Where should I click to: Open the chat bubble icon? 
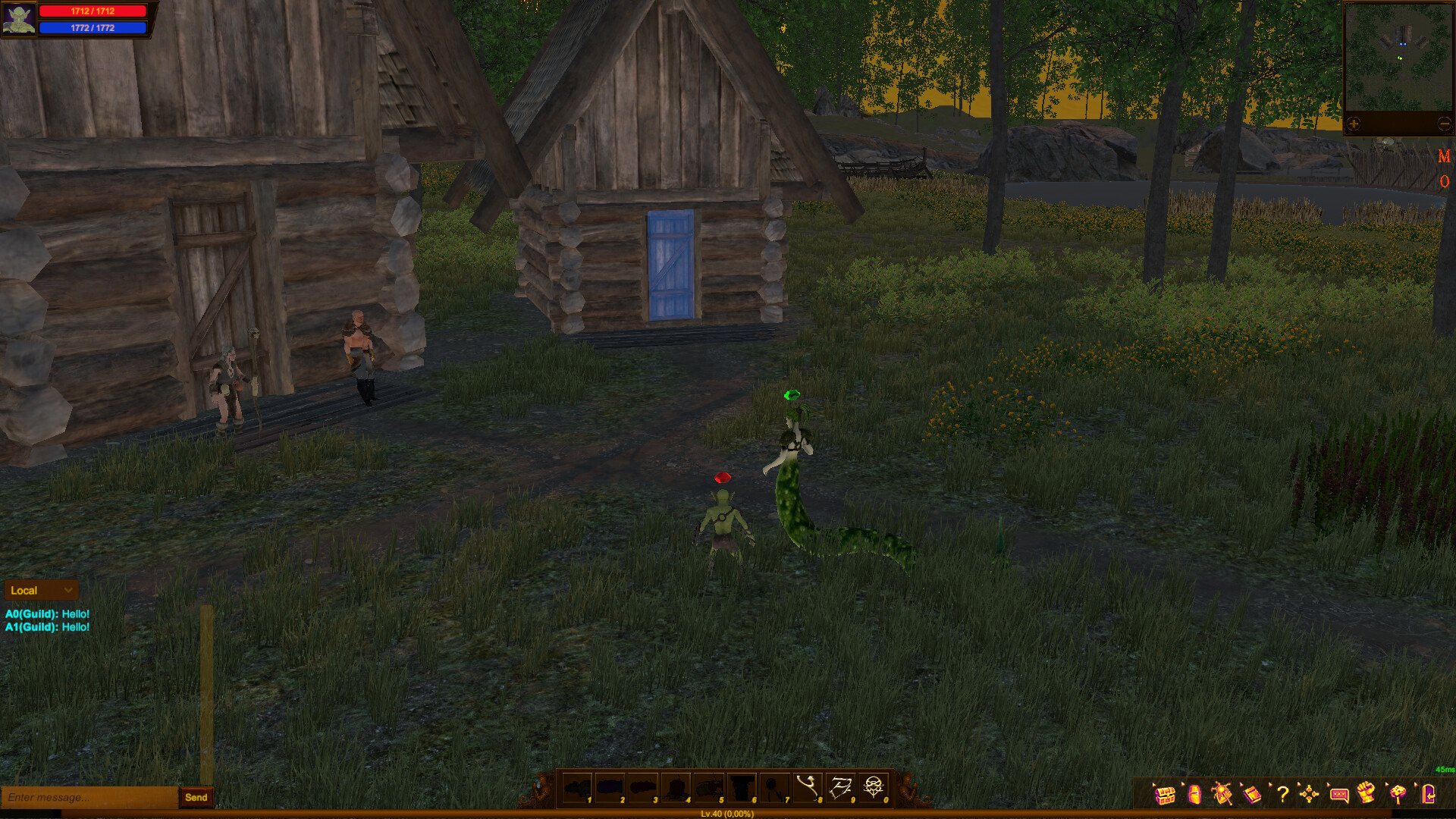[1338, 795]
